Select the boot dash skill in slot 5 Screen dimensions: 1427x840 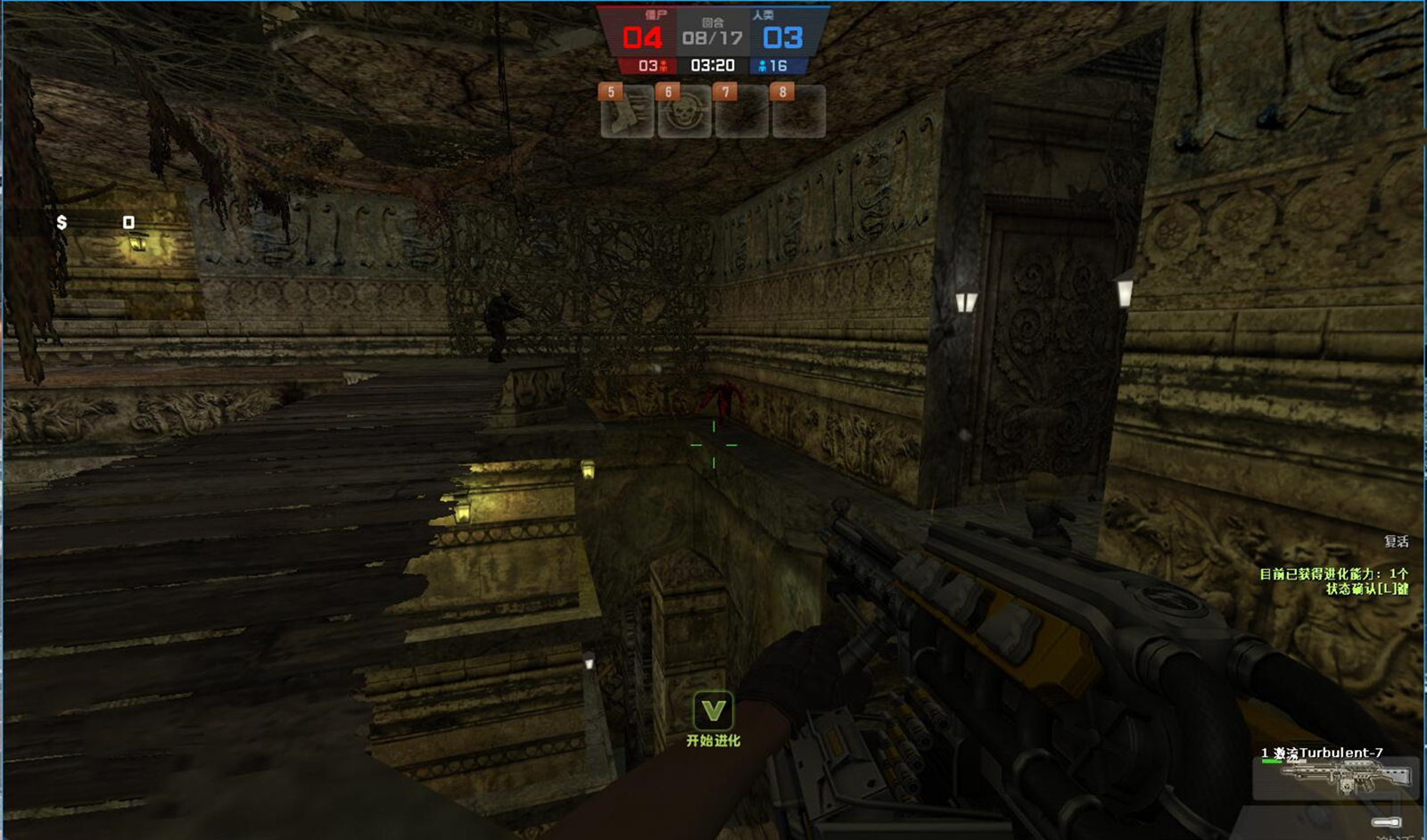click(627, 112)
